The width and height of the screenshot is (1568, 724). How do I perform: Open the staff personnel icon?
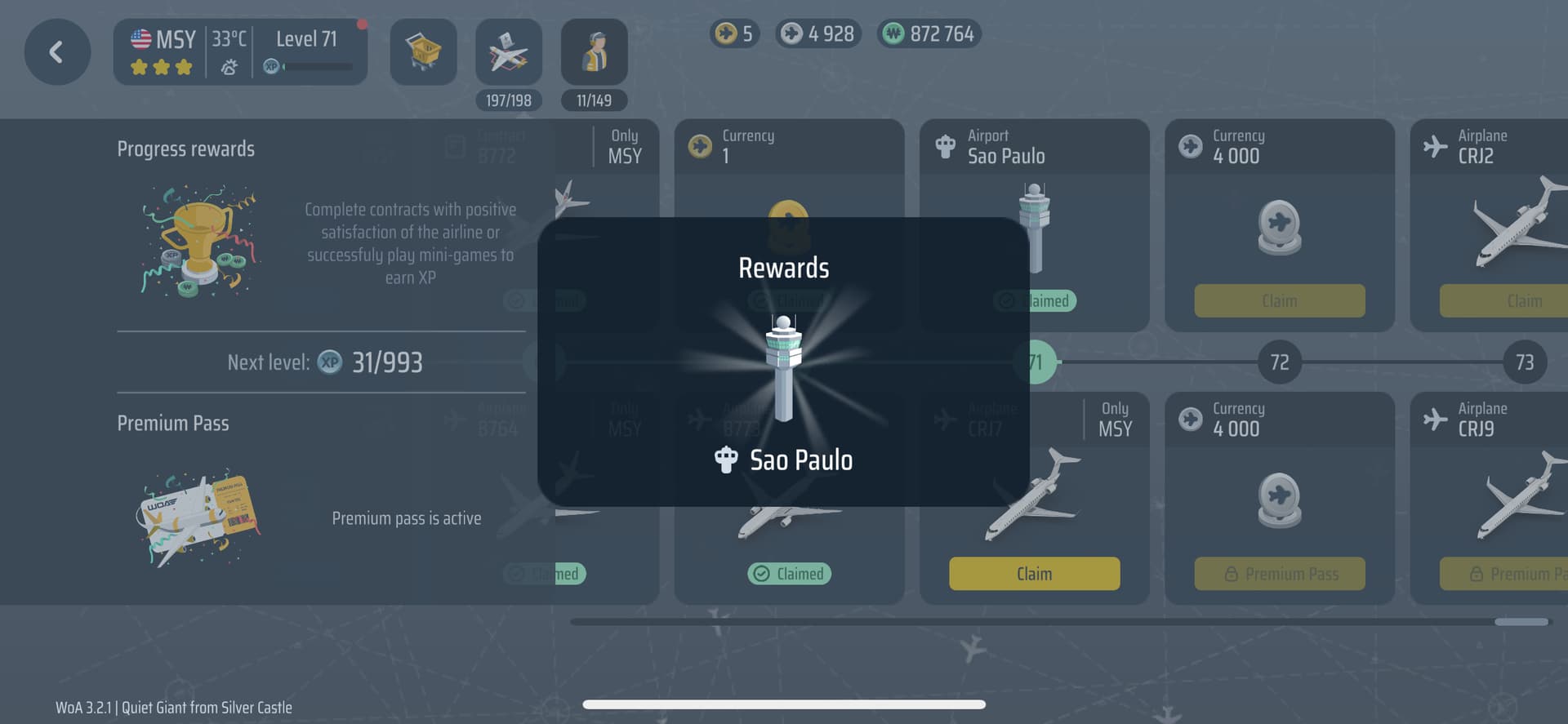pyautogui.click(x=594, y=53)
